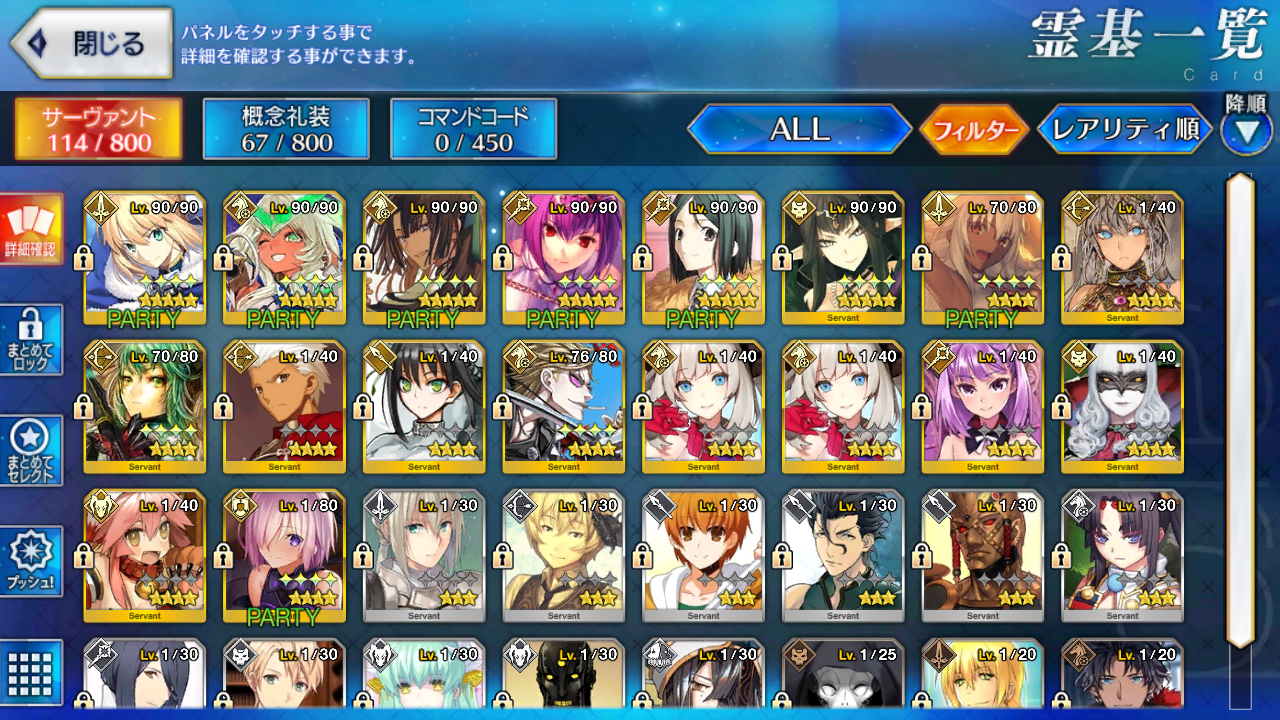1280x720 pixels.
Task: Switch to the 概念礼装 tab
Action: (286, 129)
